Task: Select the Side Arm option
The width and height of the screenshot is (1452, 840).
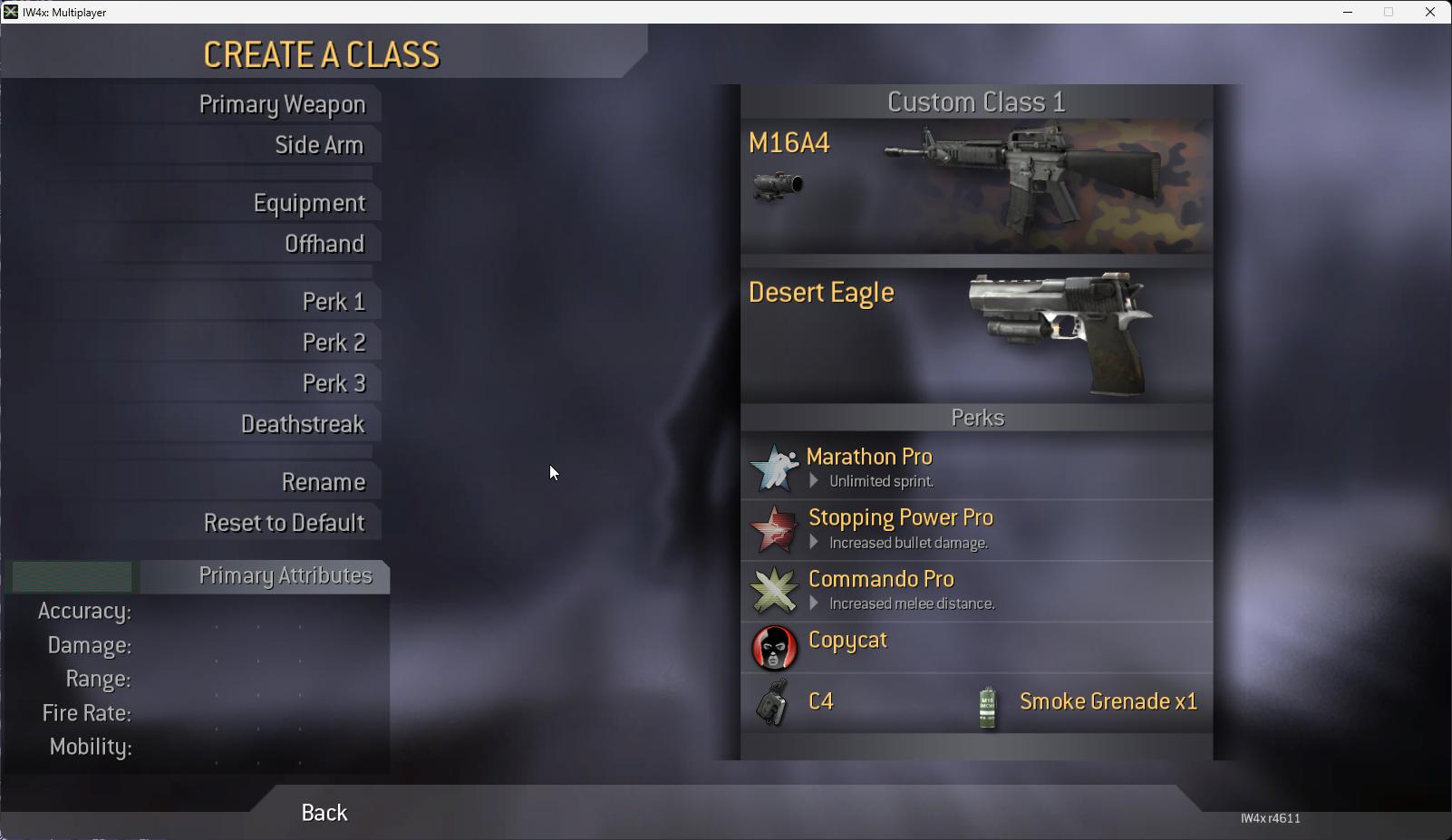Action: click(x=319, y=146)
